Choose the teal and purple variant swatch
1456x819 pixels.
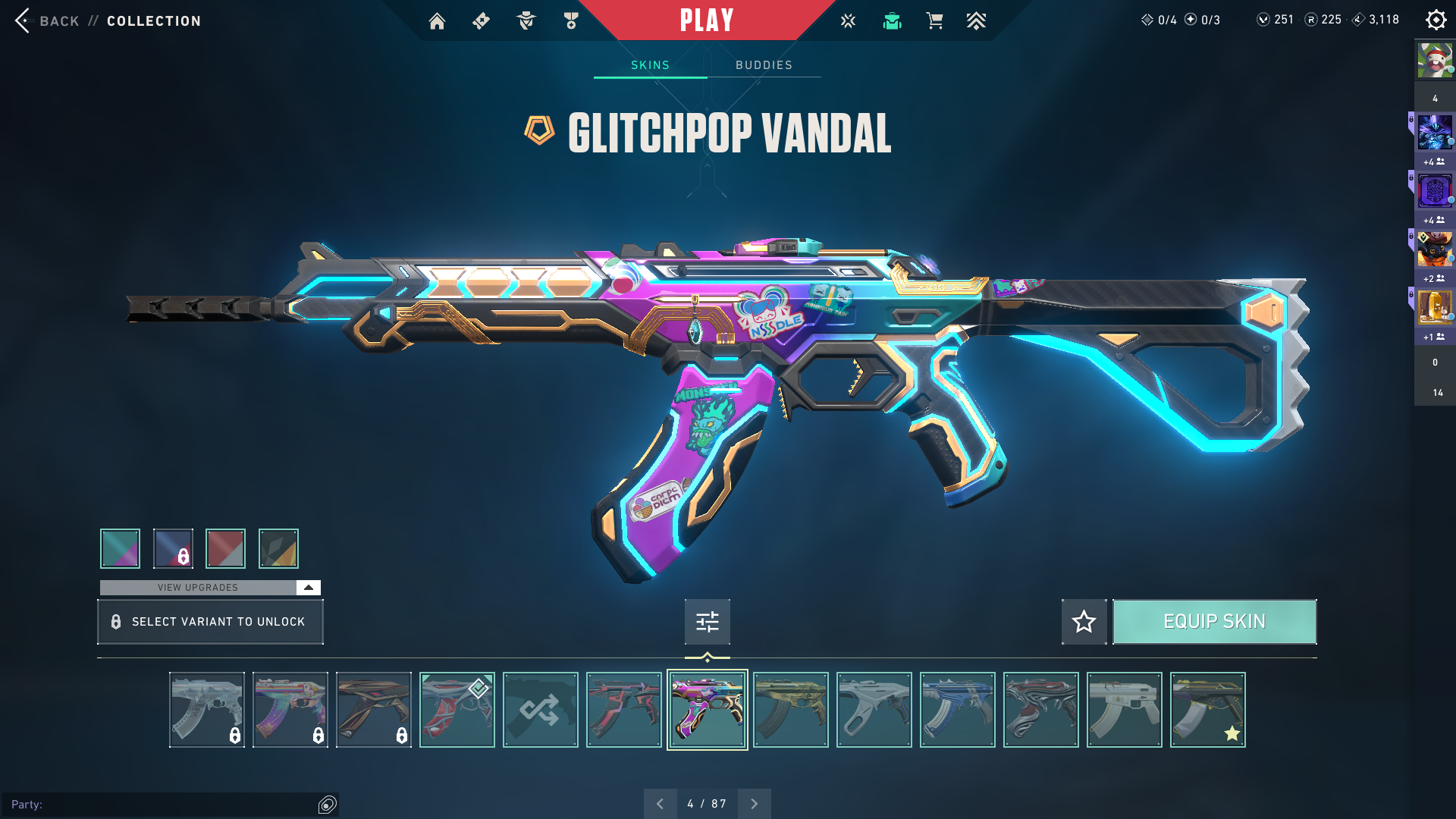(120, 548)
